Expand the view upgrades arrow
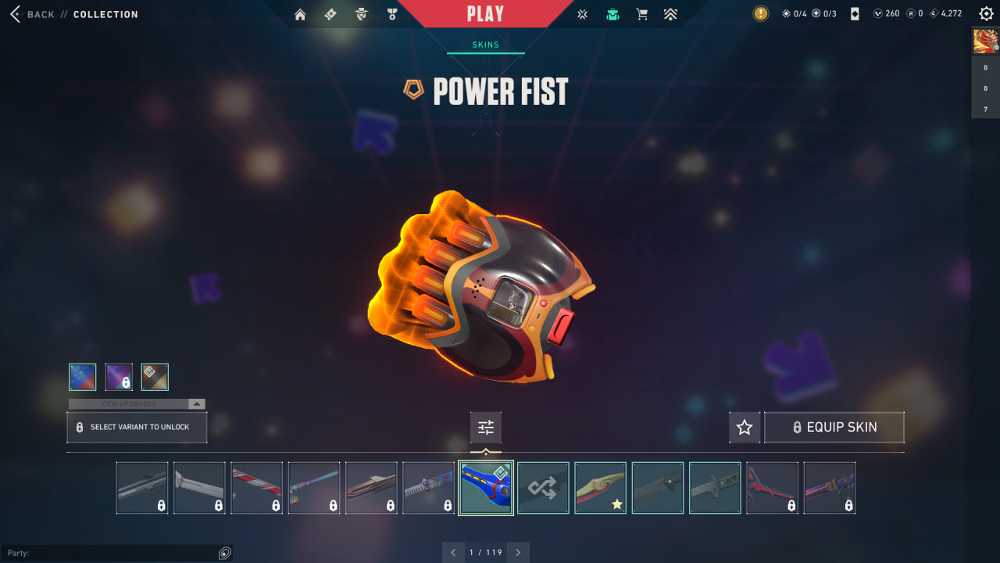The height and width of the screenshot is (563, 1000). [x=196, y=404]
